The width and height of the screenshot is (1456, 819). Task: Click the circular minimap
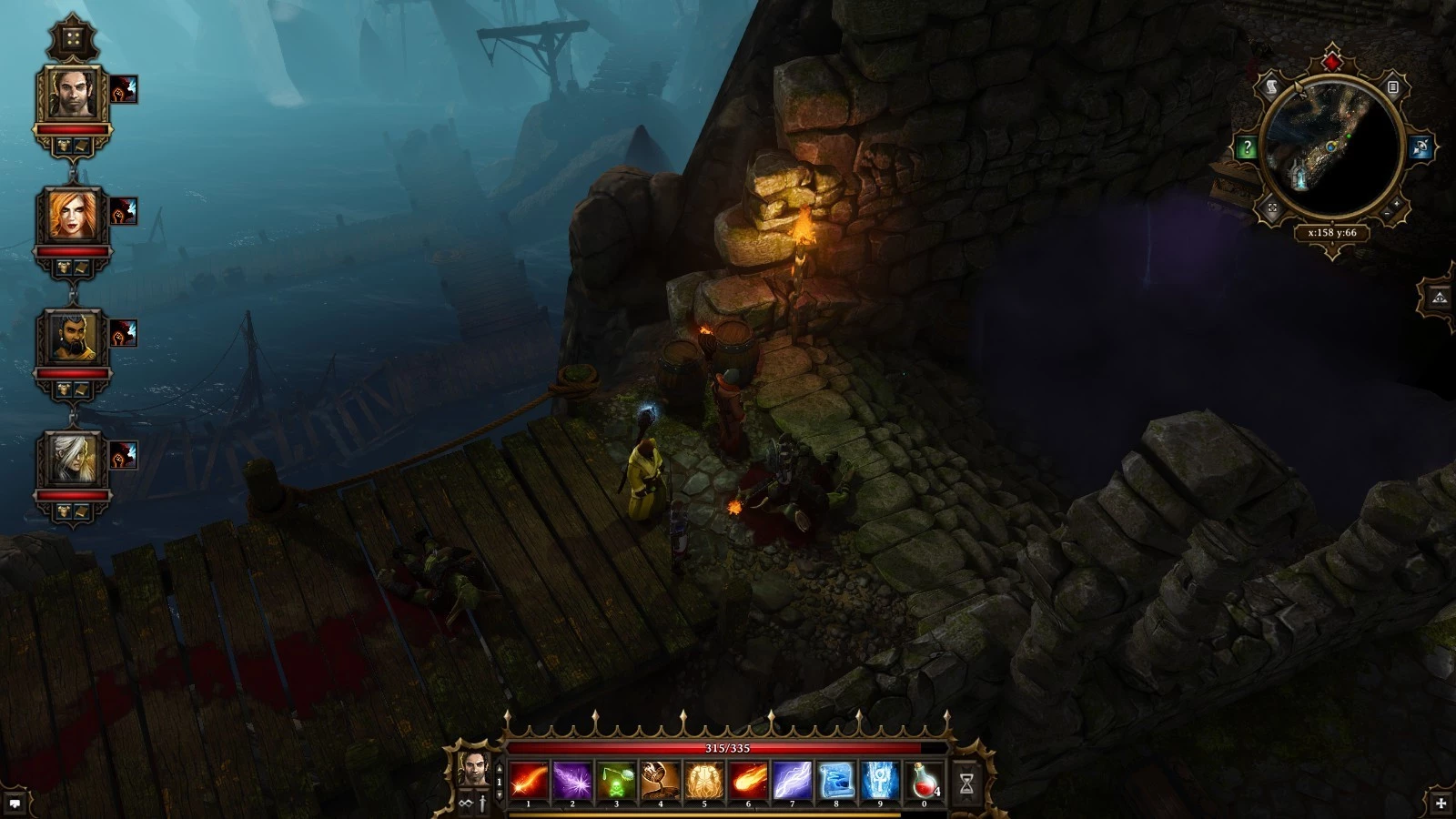point(1332,151)
